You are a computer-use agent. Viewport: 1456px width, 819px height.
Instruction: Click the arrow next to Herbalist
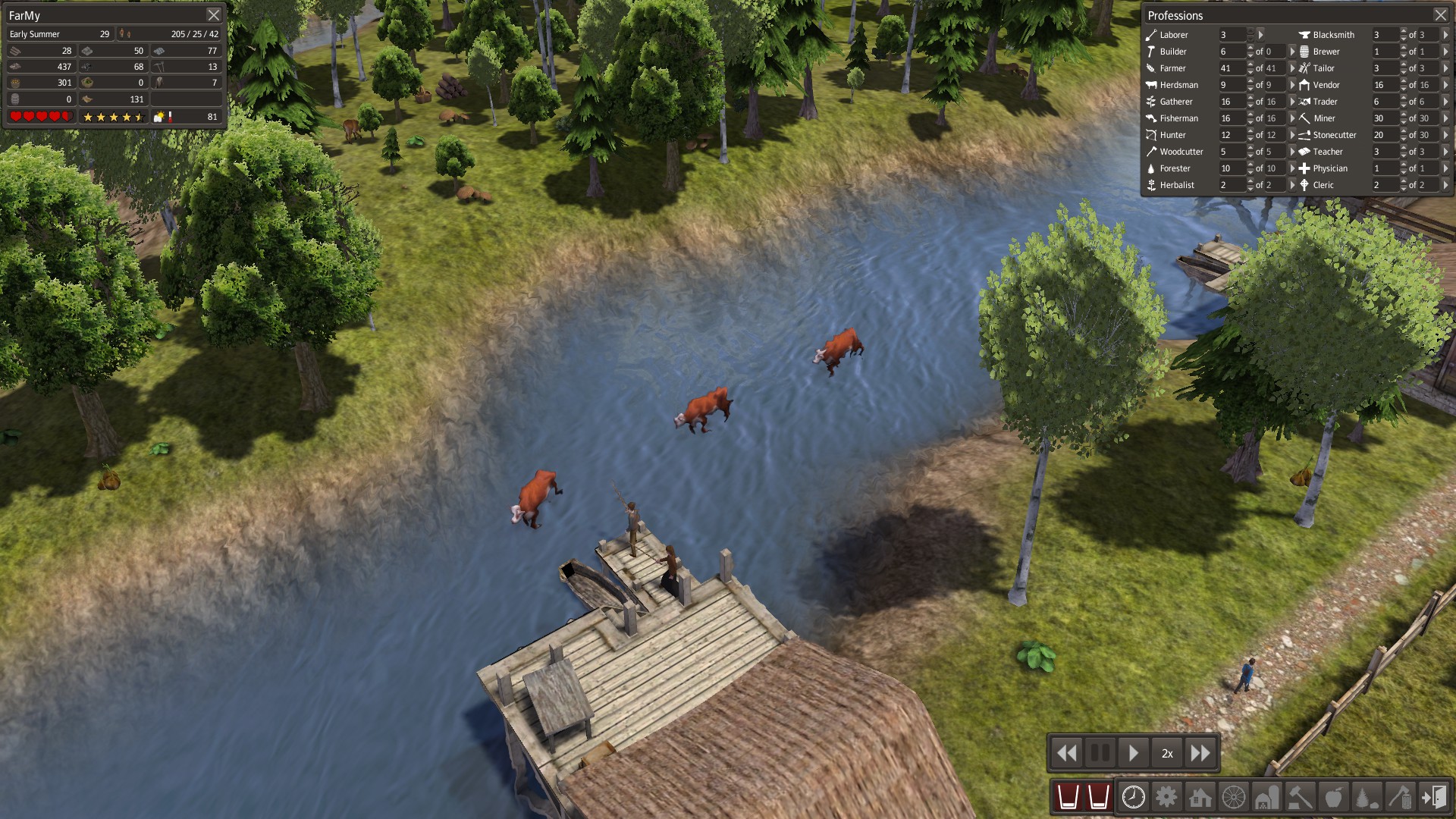tap(1293, 184)
